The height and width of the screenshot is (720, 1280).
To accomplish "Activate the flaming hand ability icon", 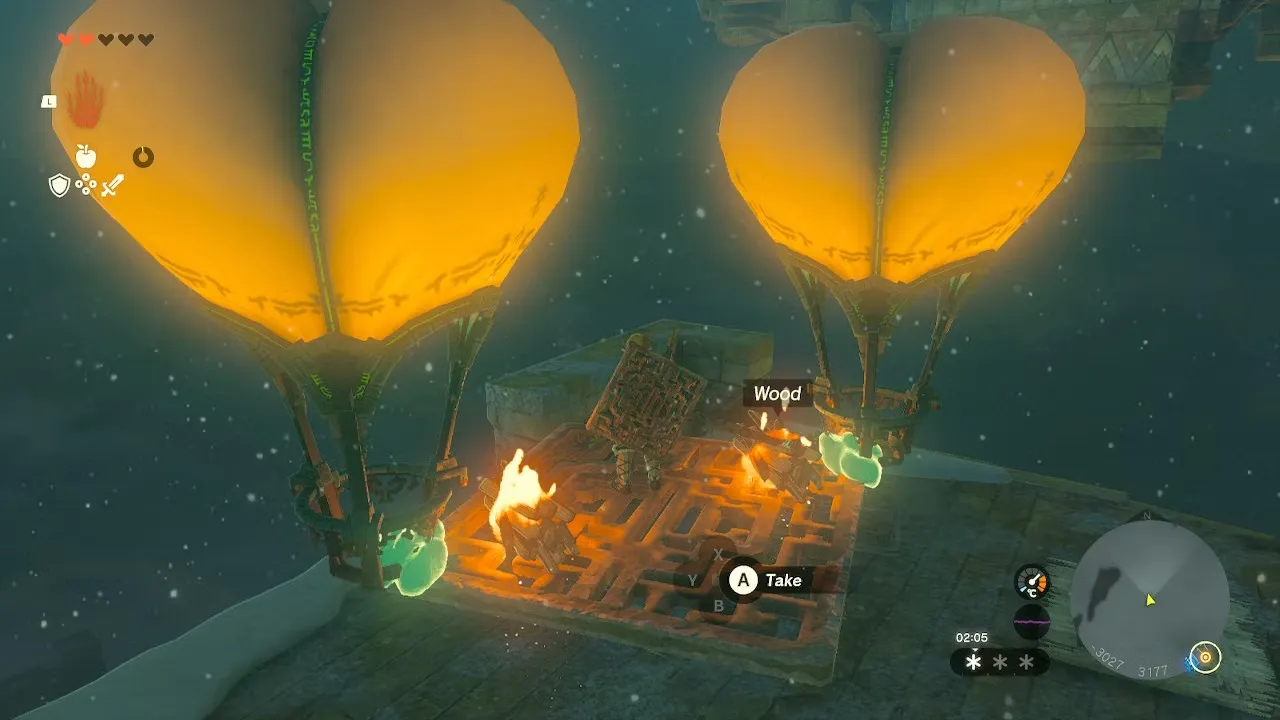I will pos(84,101).
